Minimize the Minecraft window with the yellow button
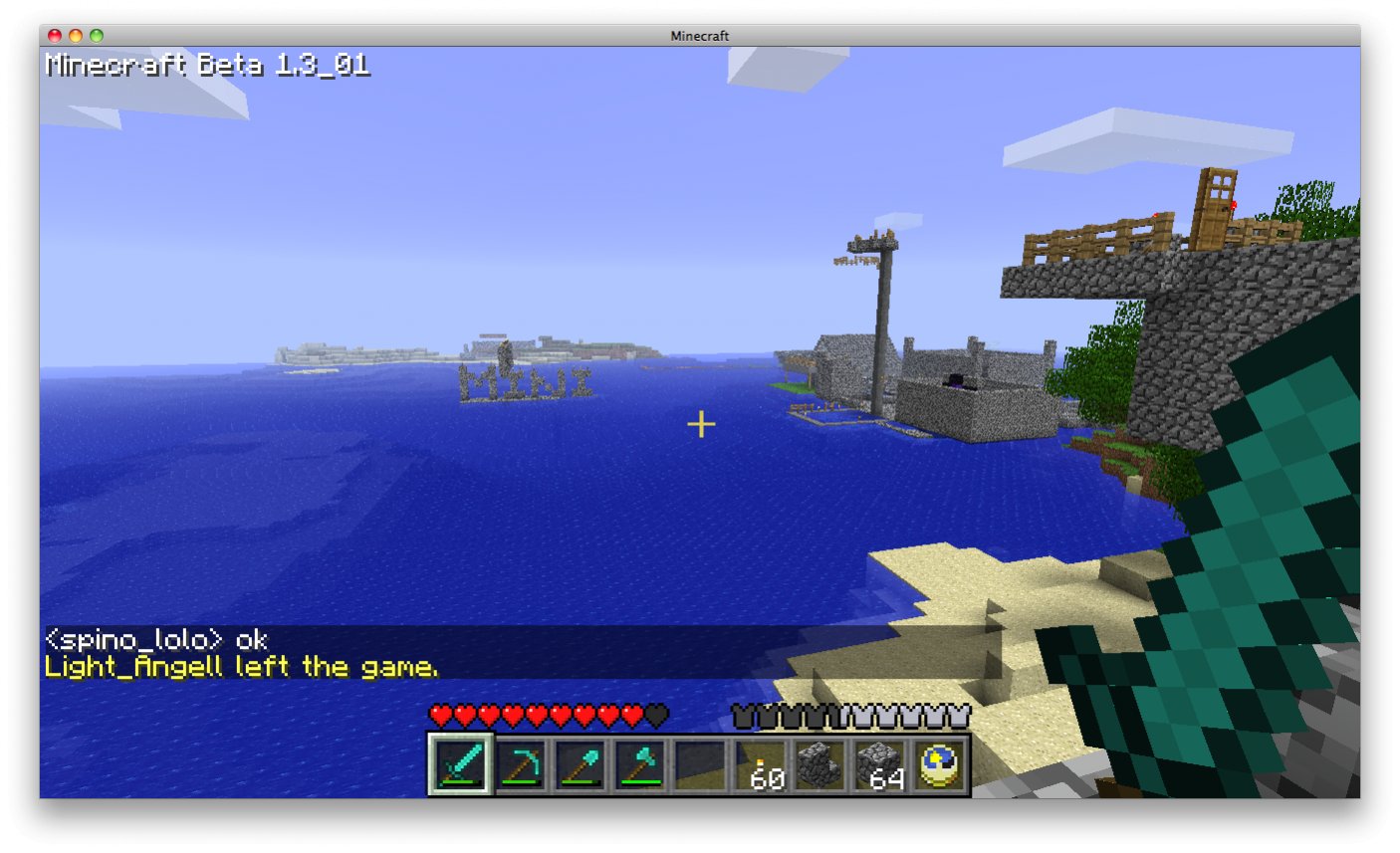 coord(76,36)
